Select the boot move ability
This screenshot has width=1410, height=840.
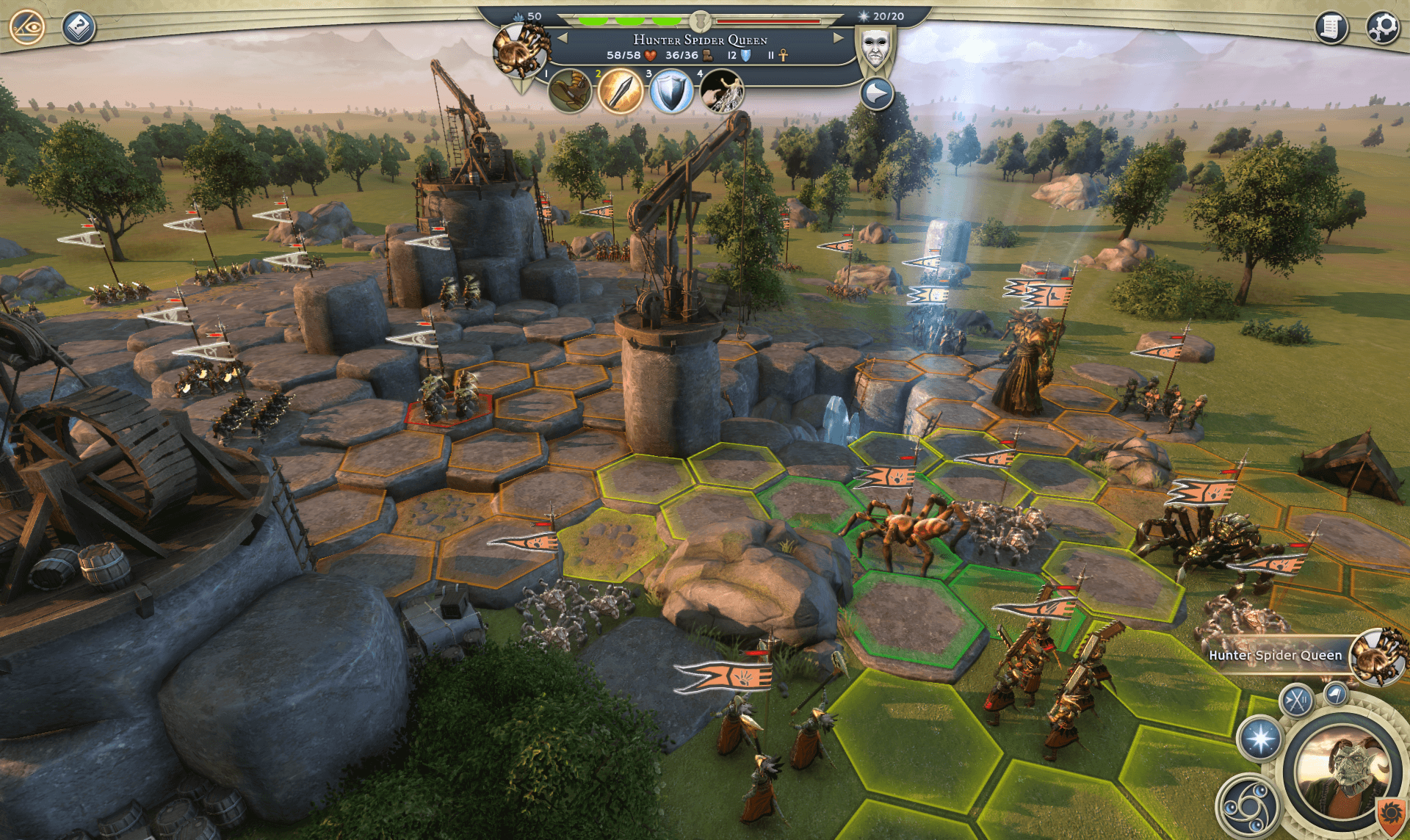click(x=570, y=92)
